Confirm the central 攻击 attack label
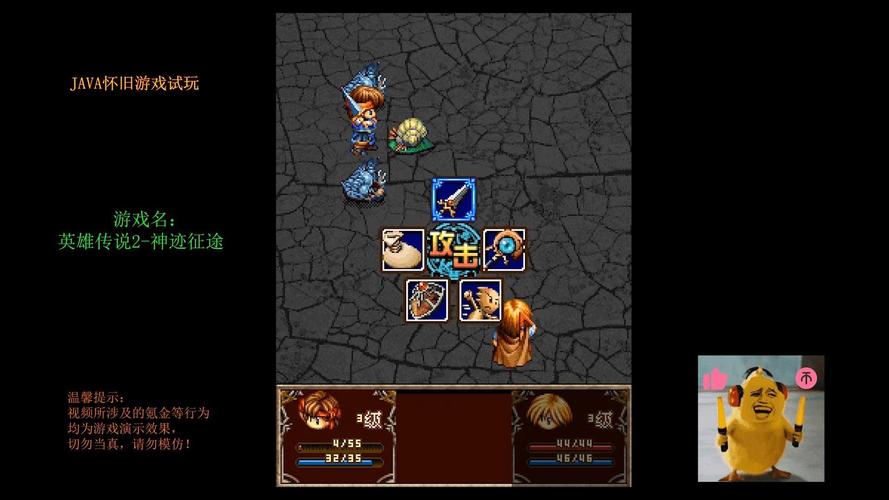 pos(453,250)
